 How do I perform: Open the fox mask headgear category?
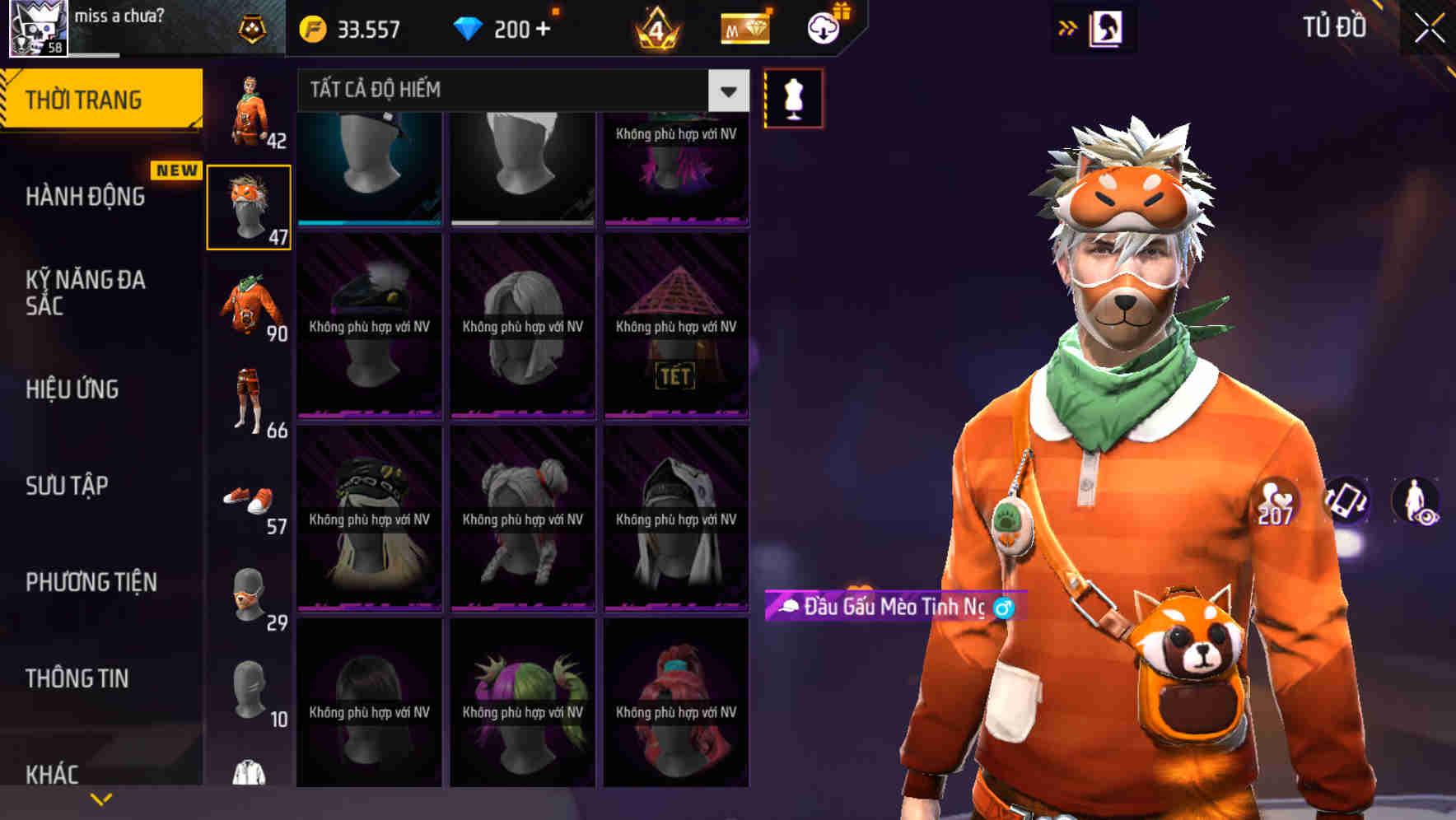point(250,206)
